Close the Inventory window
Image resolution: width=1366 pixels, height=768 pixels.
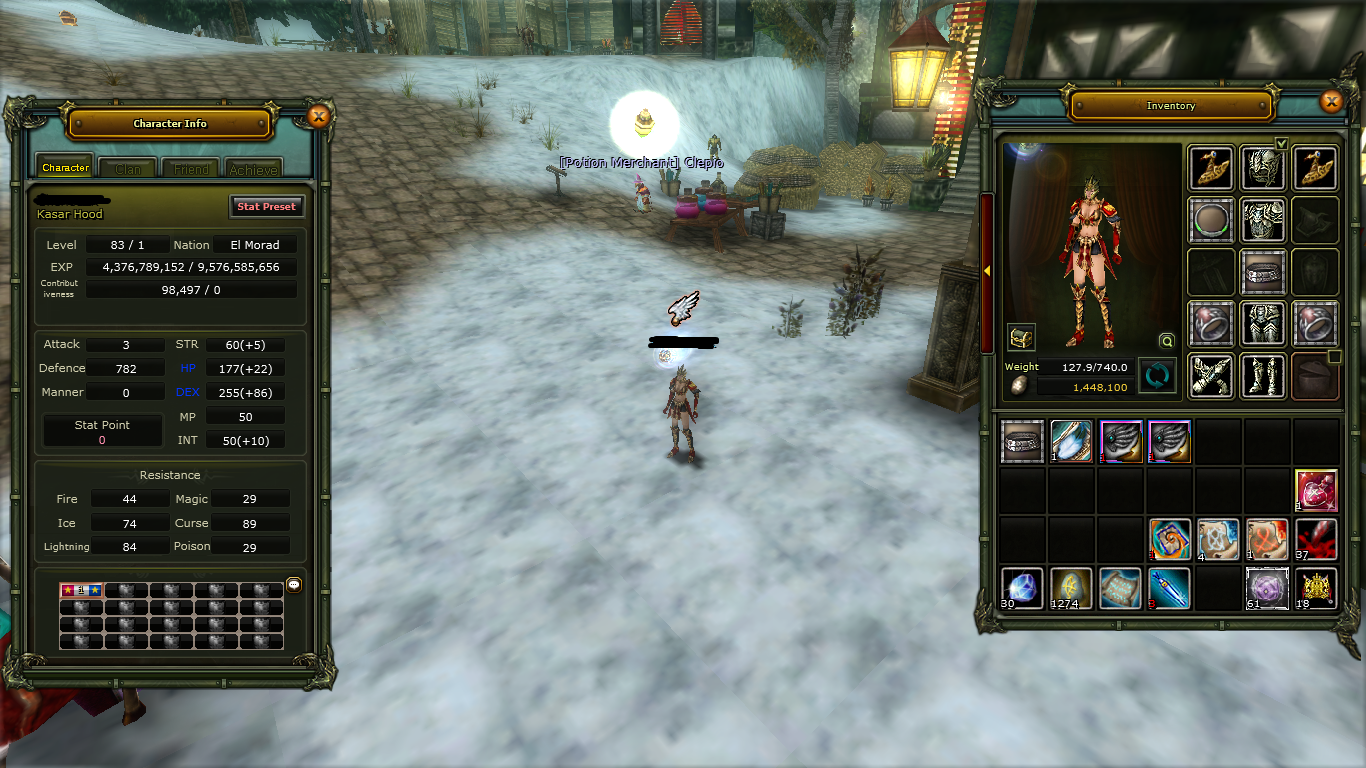[1330, 101]
